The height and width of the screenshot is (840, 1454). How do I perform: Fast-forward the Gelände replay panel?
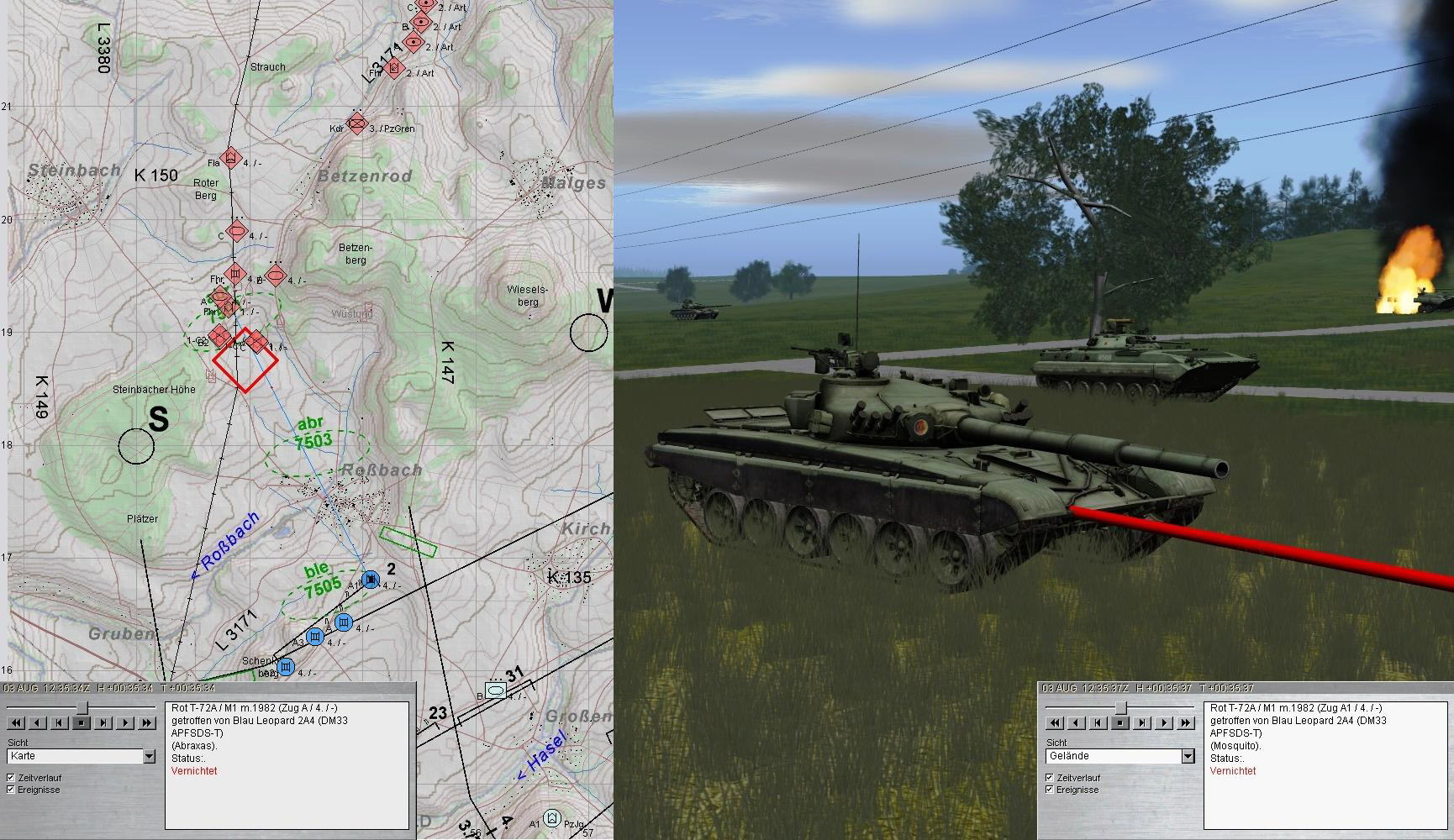tap(1186, 722)
